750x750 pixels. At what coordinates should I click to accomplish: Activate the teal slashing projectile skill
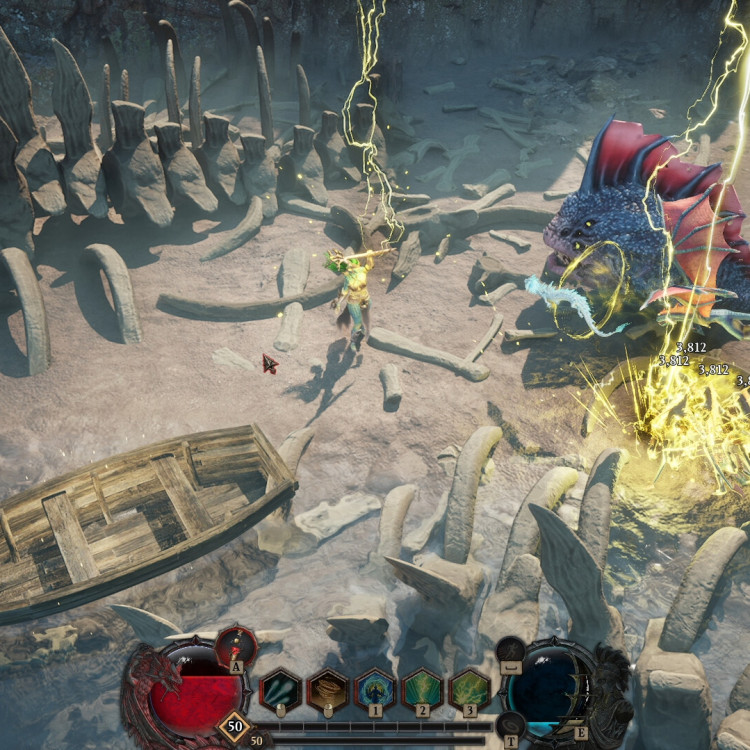click(x=280, y=690)
